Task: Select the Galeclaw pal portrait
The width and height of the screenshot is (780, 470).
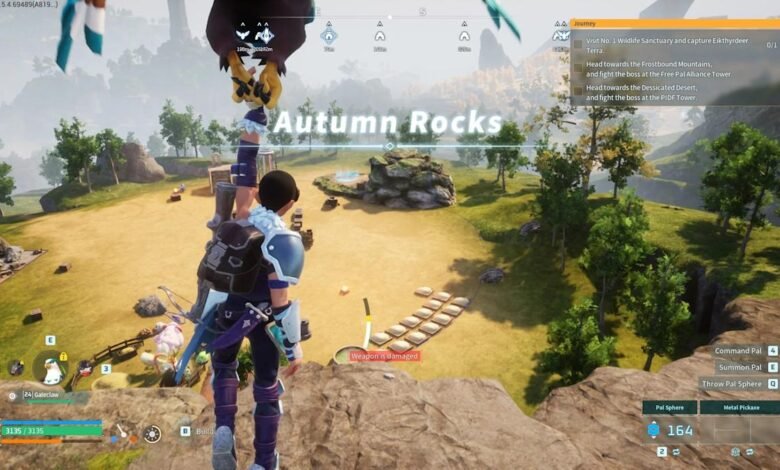Action: (50, 370)
